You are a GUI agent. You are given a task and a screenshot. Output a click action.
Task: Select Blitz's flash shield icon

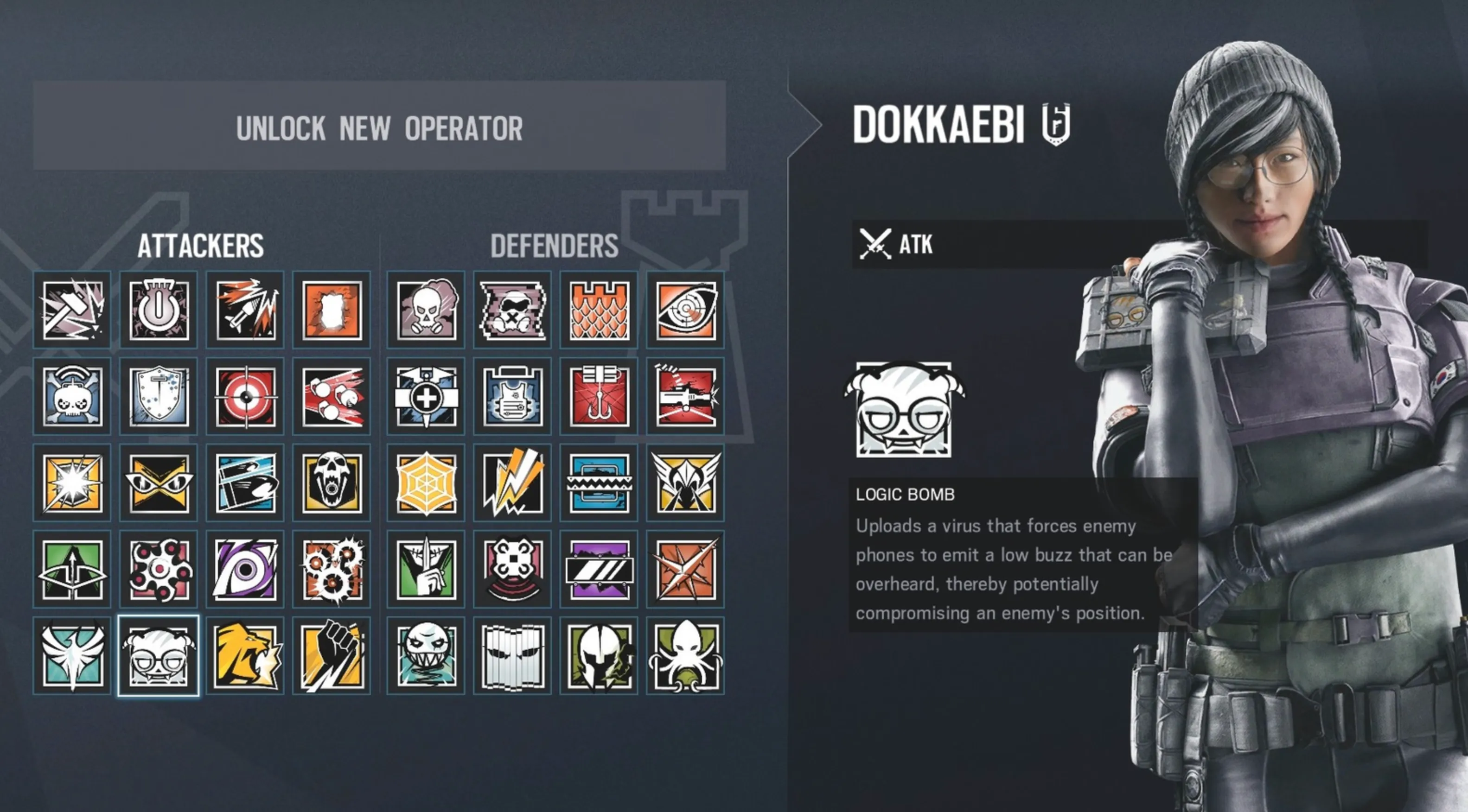pos(72,483)
